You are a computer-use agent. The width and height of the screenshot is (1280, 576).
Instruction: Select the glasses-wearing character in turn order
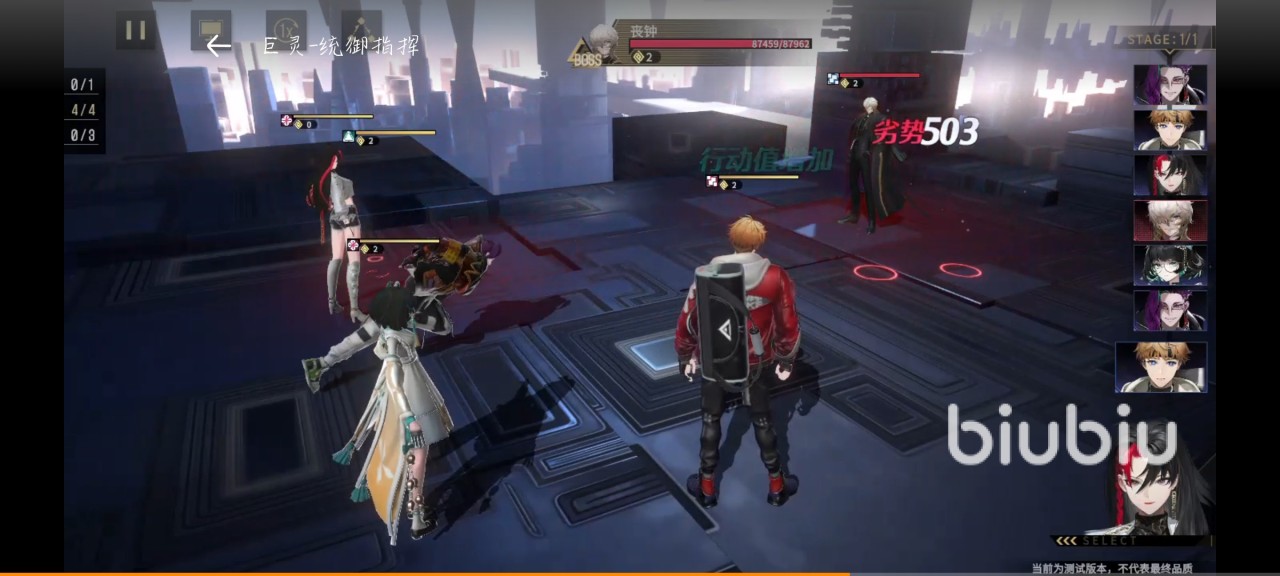[x=1170, y=265]
